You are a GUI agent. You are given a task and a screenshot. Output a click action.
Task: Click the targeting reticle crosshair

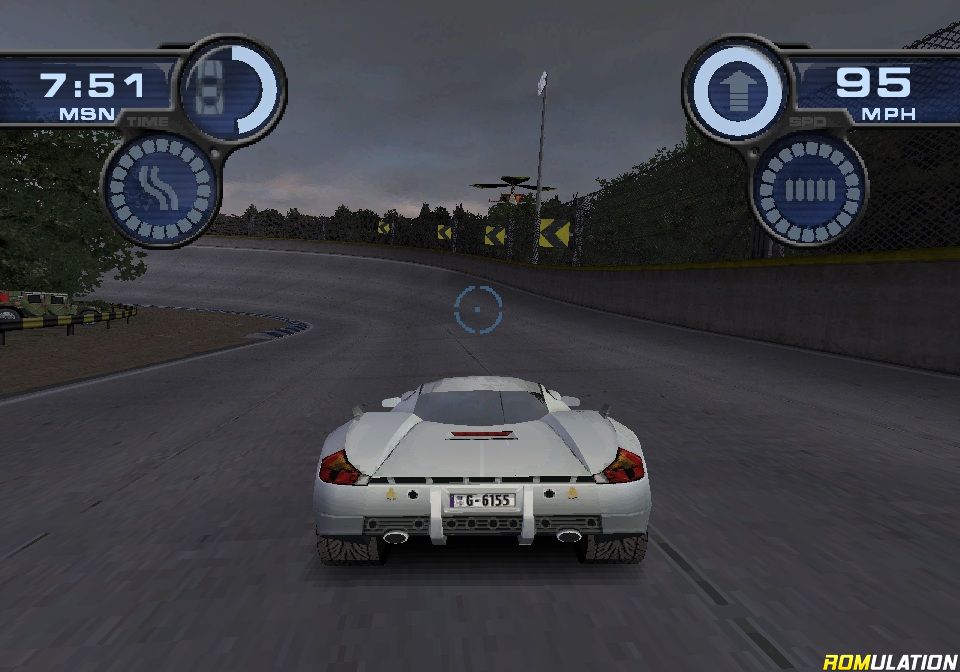pos(477,308)
